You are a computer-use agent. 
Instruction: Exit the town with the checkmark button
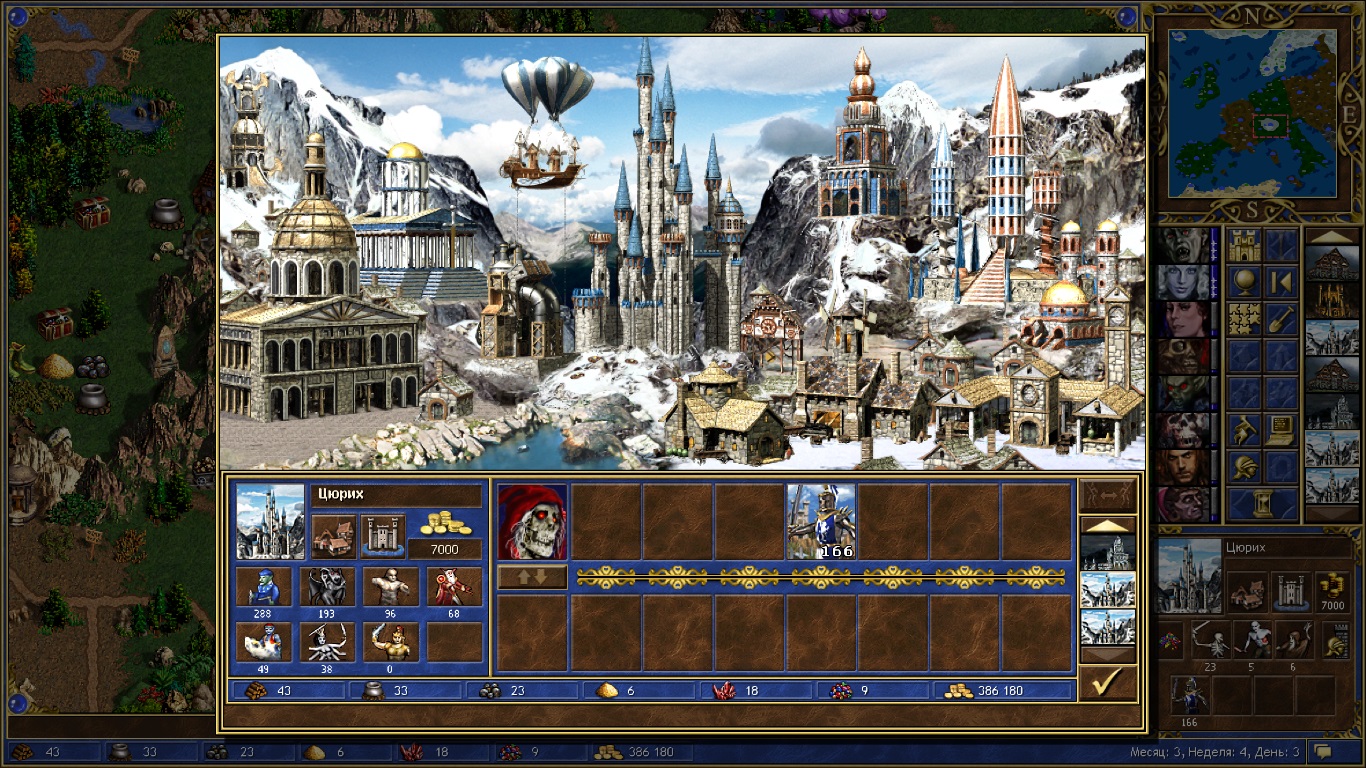(1107, 684)
